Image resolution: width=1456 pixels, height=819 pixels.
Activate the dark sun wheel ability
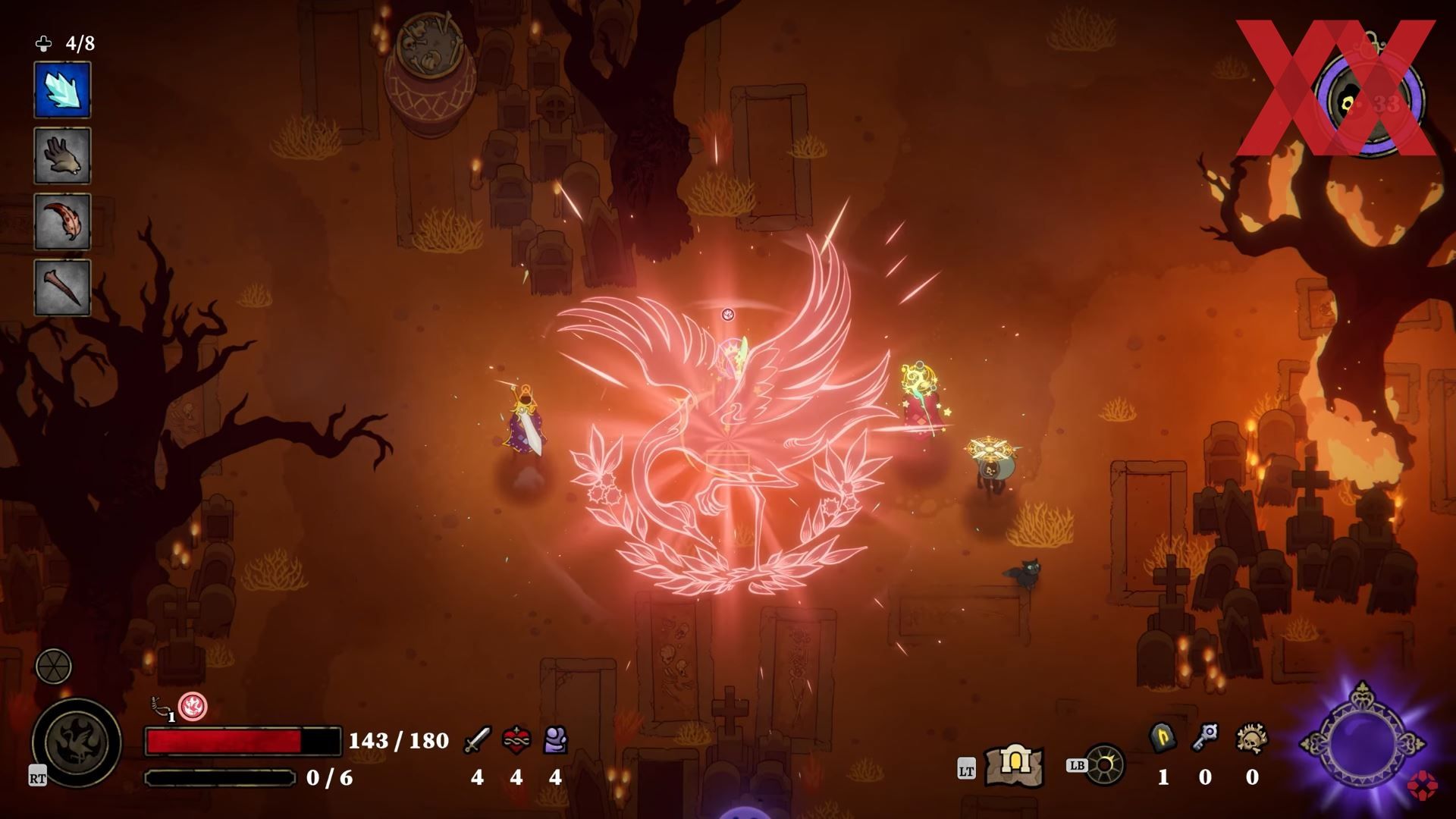pos(1104,764)
